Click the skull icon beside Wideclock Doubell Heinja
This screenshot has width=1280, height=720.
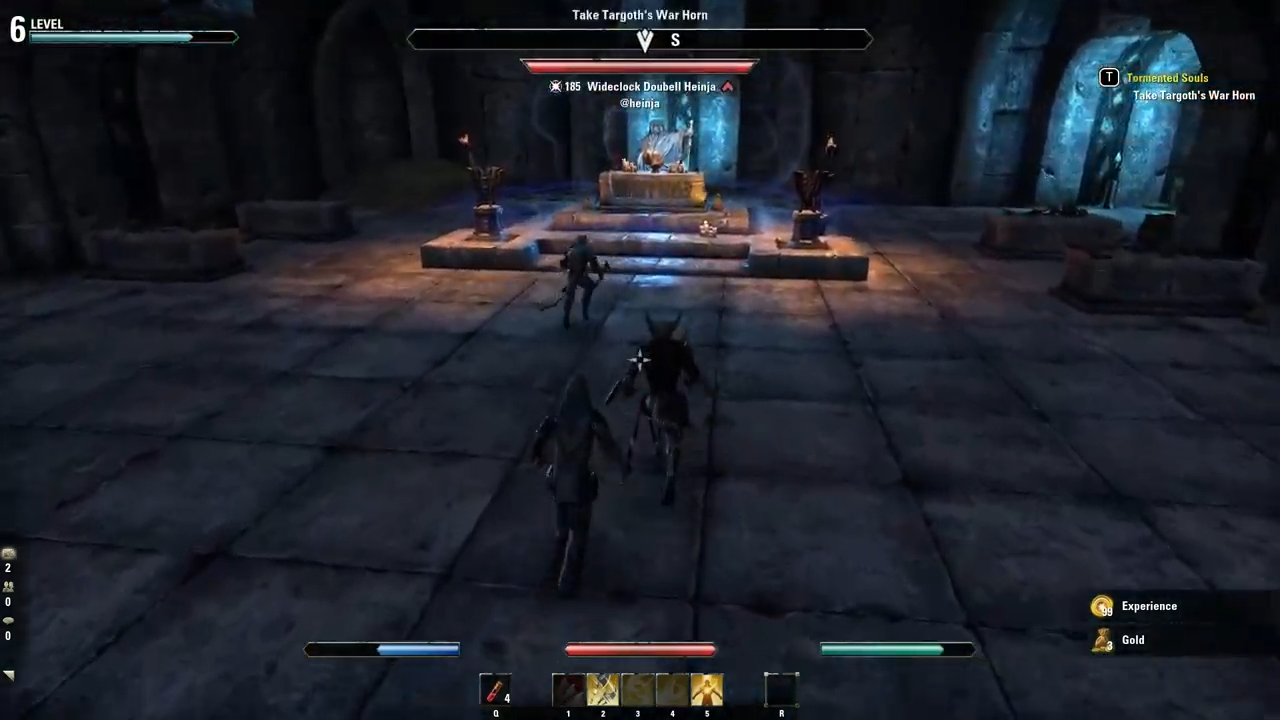click(x=556, y=86)
